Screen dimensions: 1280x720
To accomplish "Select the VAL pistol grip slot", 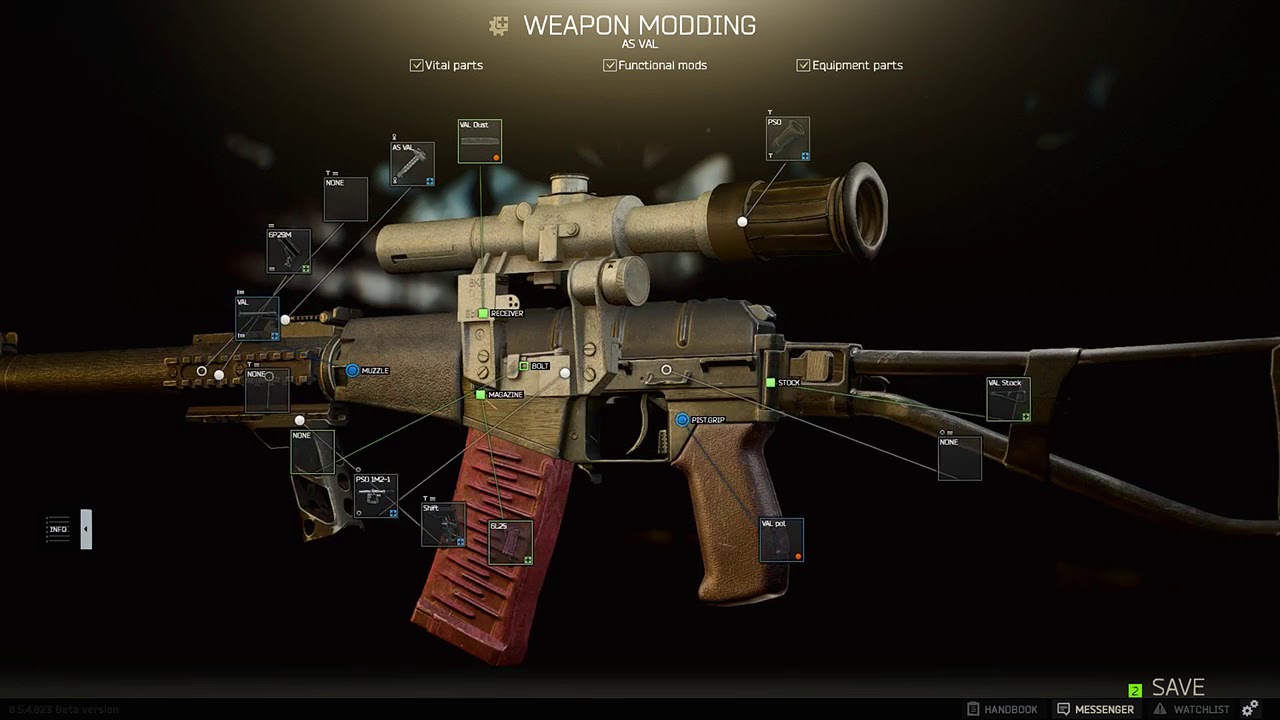I will pyautogui.click(x=781, y=540).
